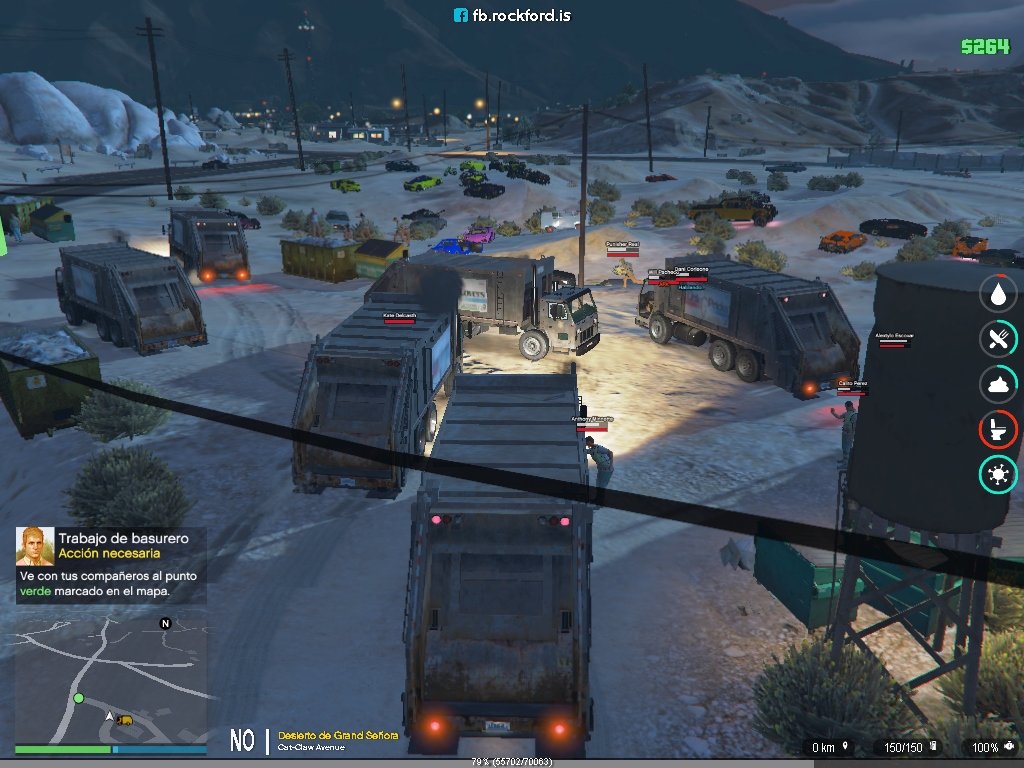Click the poop status icon
This screenshot has height=768, width=1024.
(997, 384)
